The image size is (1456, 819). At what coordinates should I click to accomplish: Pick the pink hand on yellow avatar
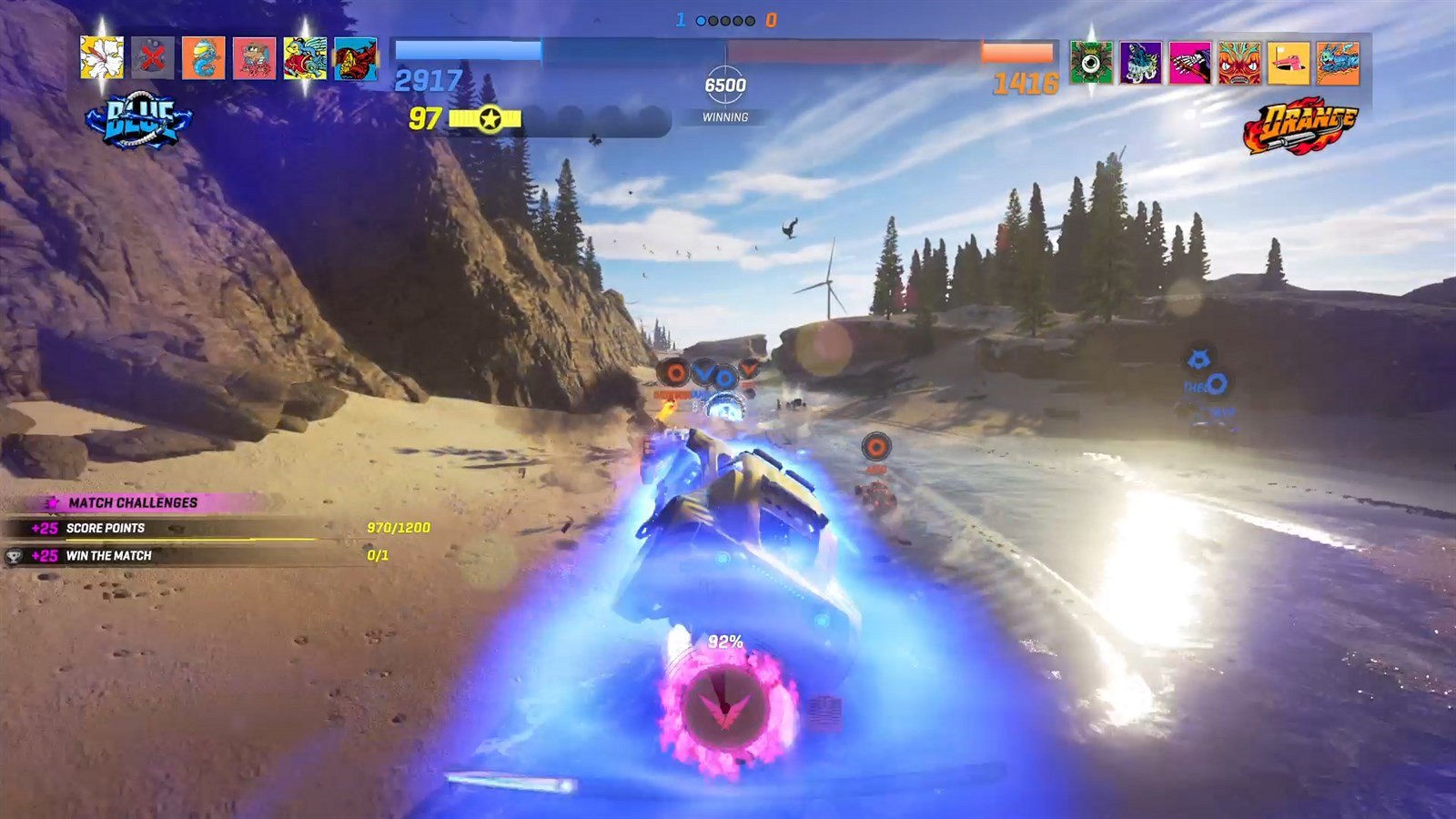1289,63
